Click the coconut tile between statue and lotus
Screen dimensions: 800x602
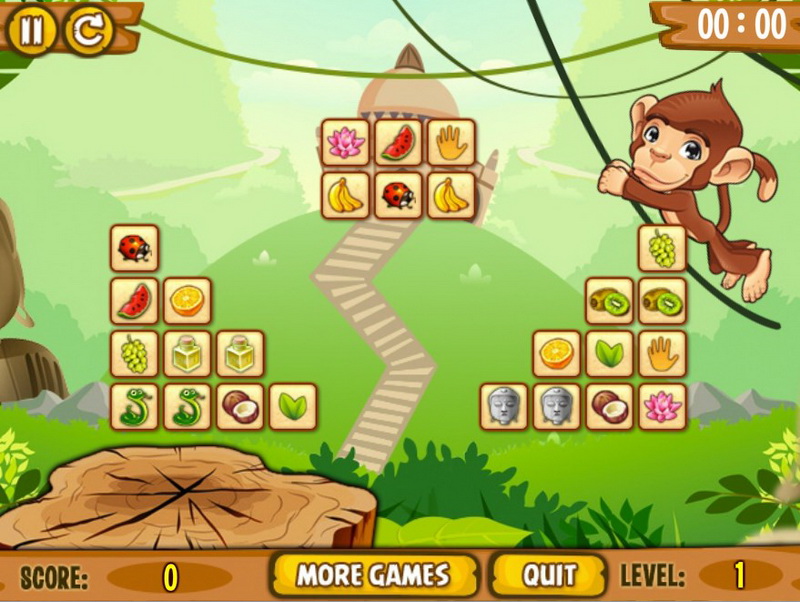click(x=609, y=407)
